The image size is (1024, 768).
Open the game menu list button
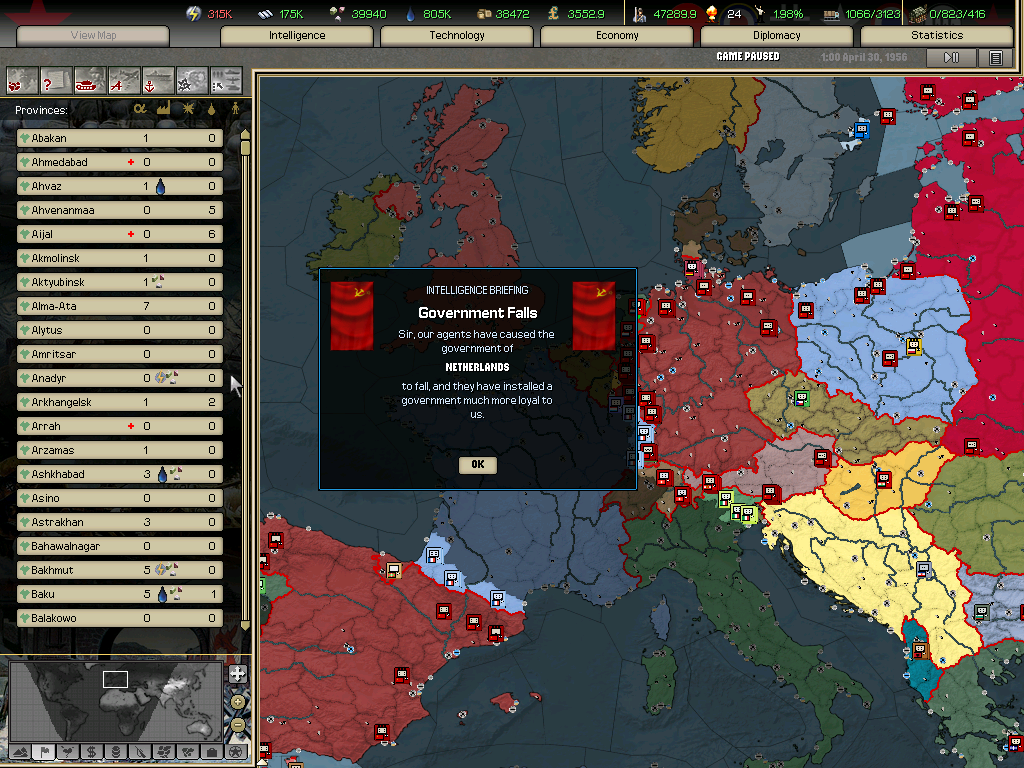click(995, 57)
